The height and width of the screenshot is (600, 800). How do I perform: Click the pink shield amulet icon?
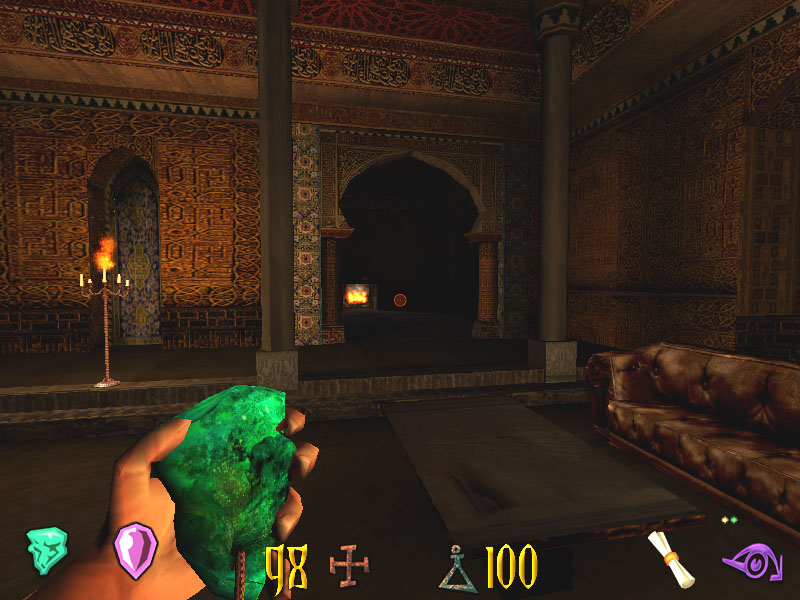pos(135,549)
